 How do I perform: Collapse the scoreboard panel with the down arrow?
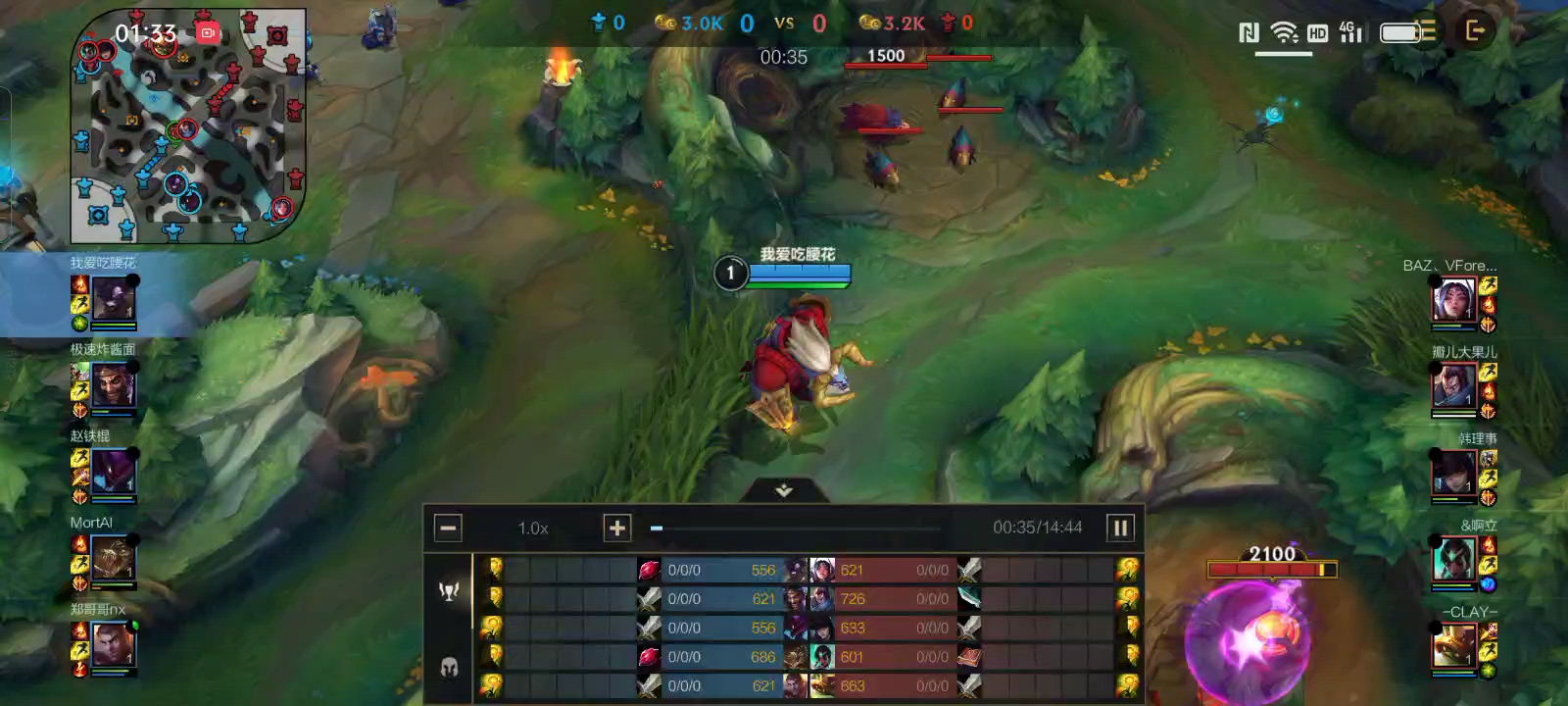pyautogui.click(x=784, y=490)
